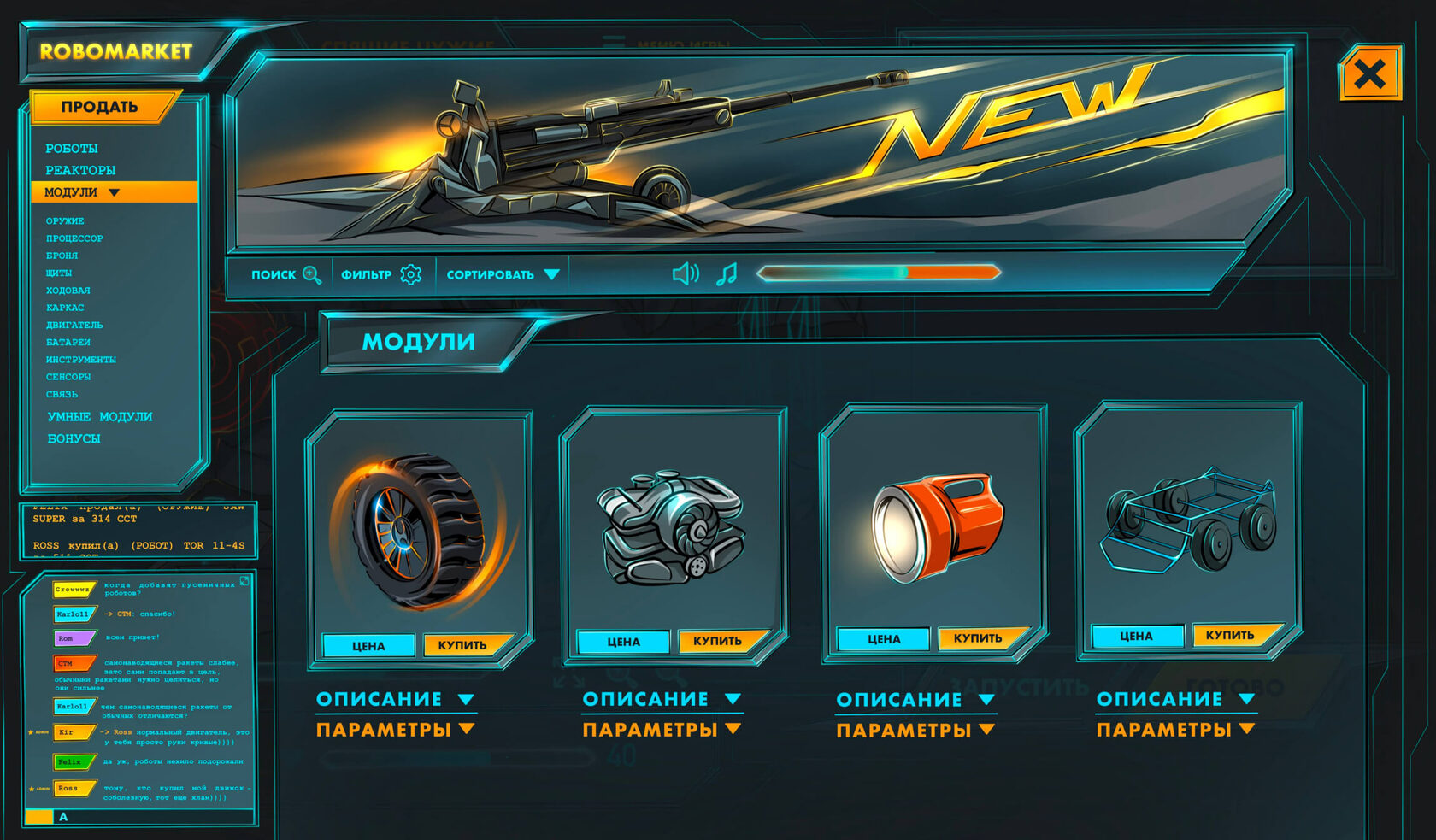
Task: Expand ОПИСАНИЕ under the engine module
Action: pos(661,700)
